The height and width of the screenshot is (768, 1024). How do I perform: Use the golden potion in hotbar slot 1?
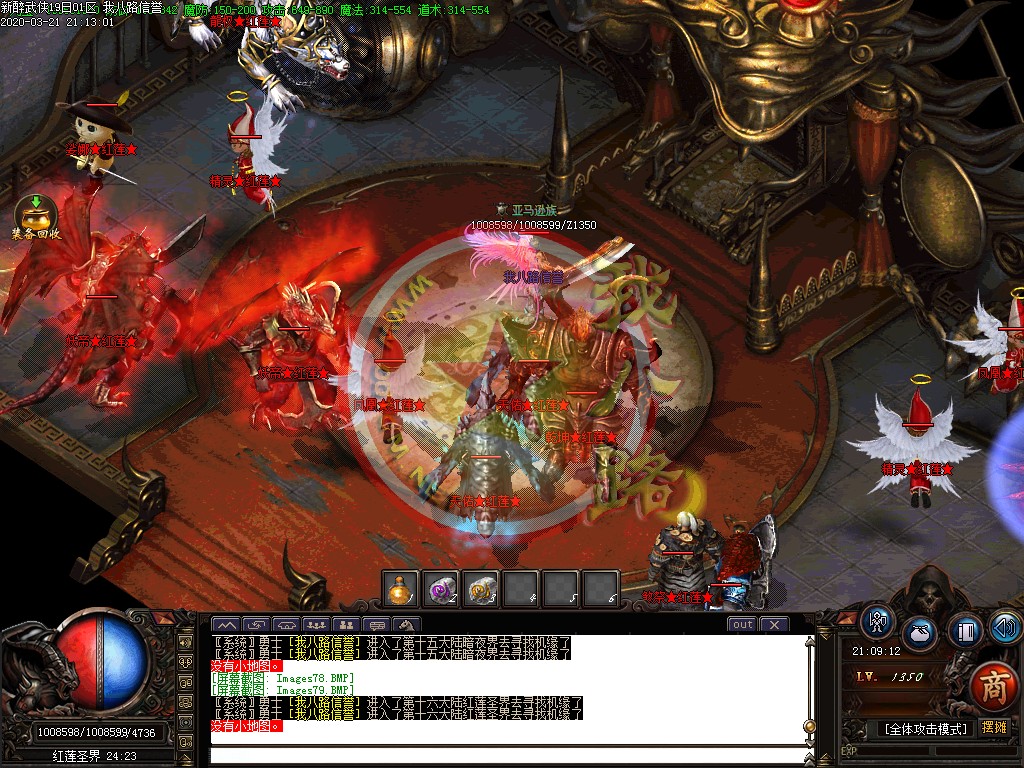(402, 589)
